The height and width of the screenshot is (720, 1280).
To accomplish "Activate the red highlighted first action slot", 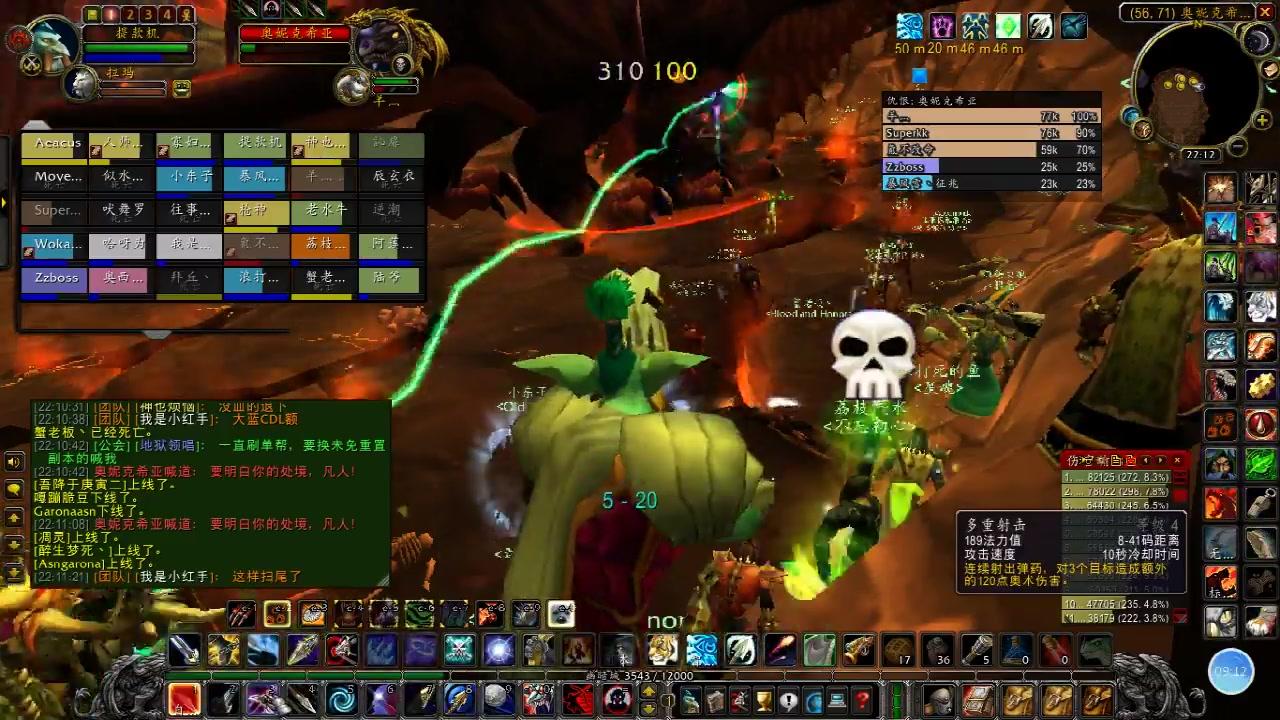I will [x=184, y=698].
